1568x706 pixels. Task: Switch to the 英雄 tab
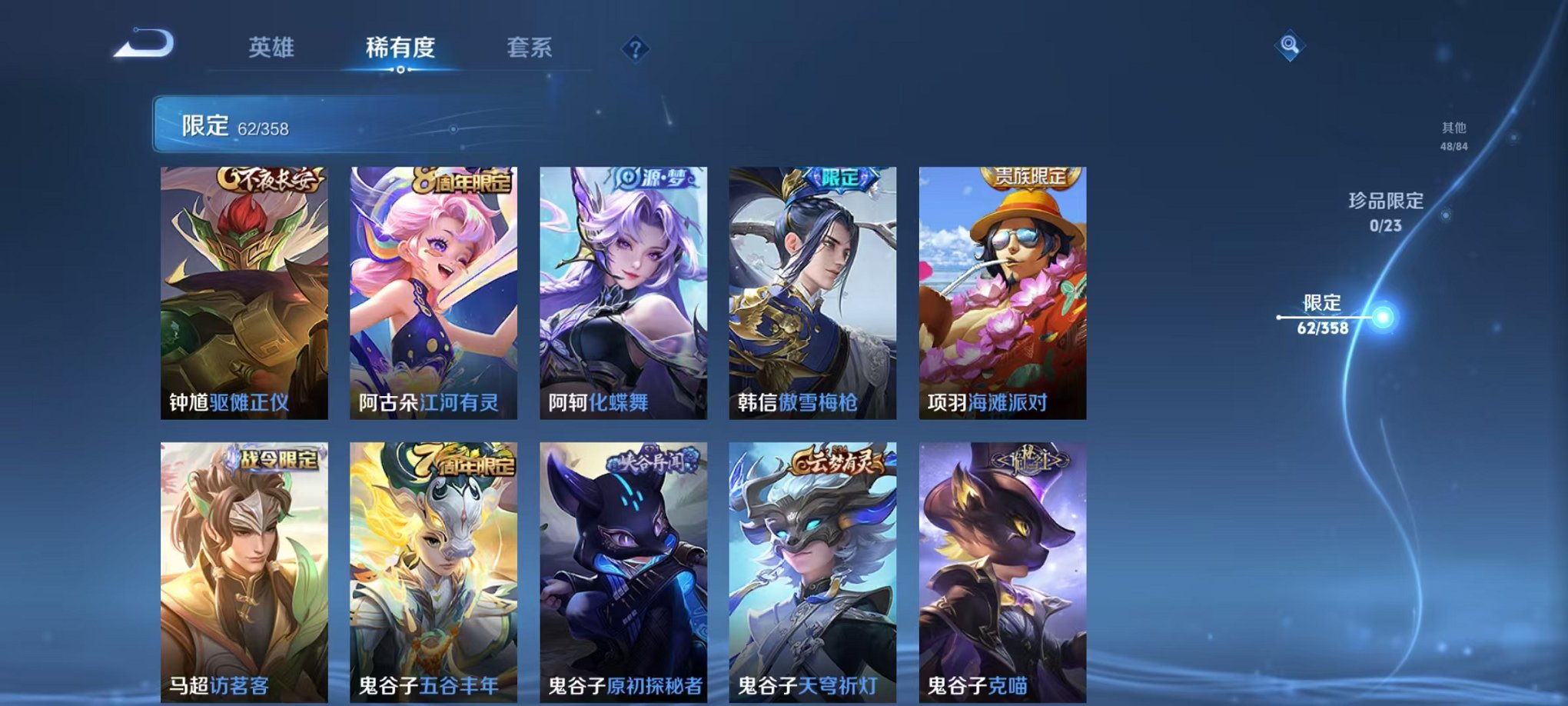tap(271, 46)
